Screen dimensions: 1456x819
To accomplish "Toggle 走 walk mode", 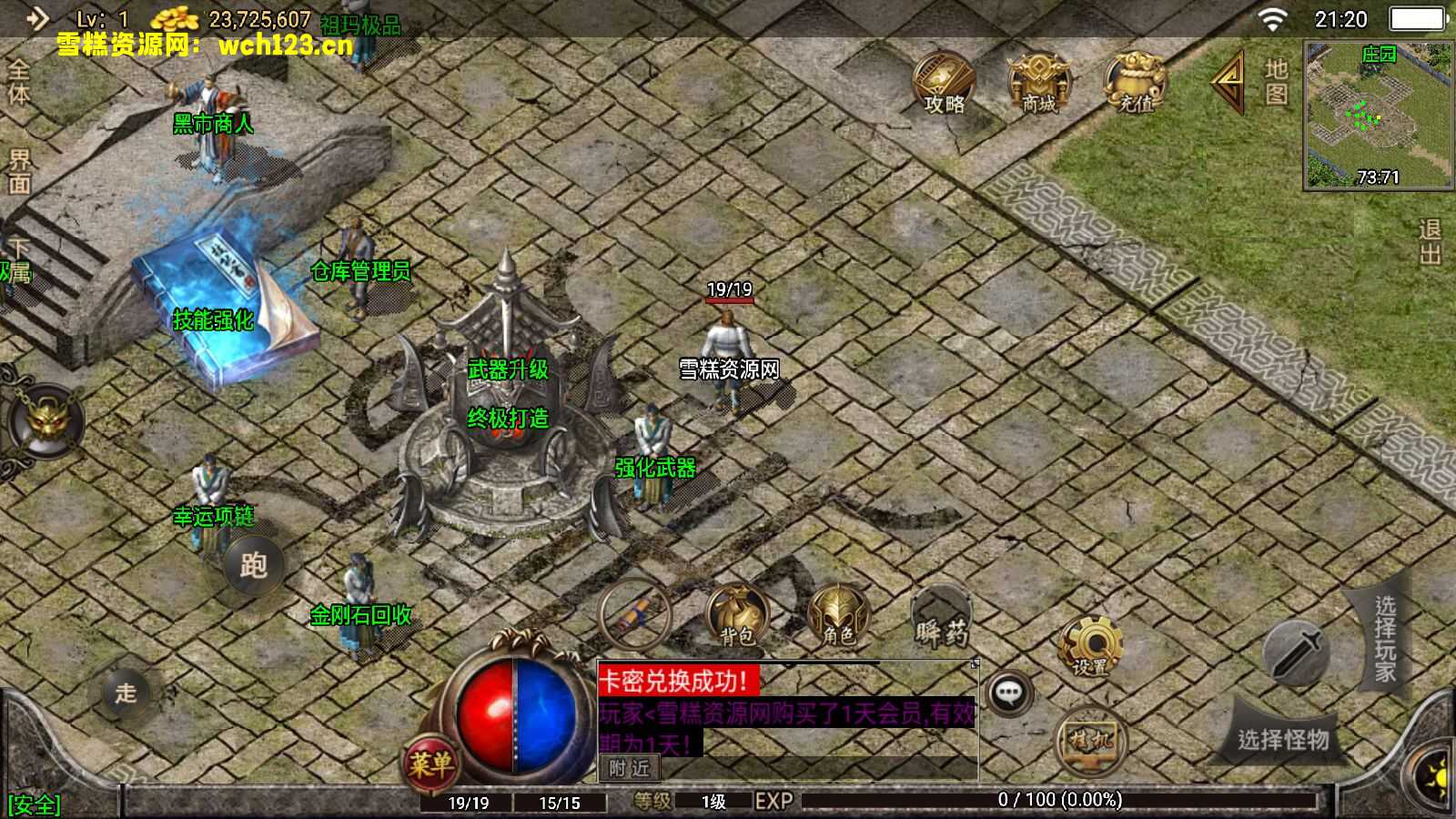I will (126, 693).
